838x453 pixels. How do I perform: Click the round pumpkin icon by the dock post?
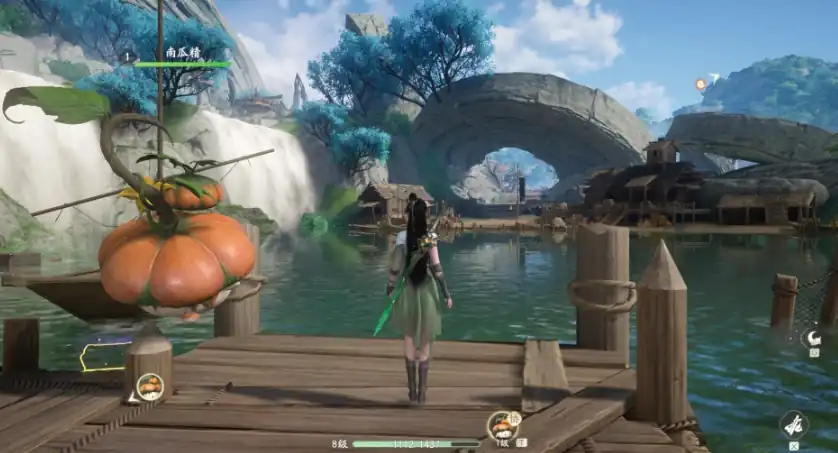point(150,386)
